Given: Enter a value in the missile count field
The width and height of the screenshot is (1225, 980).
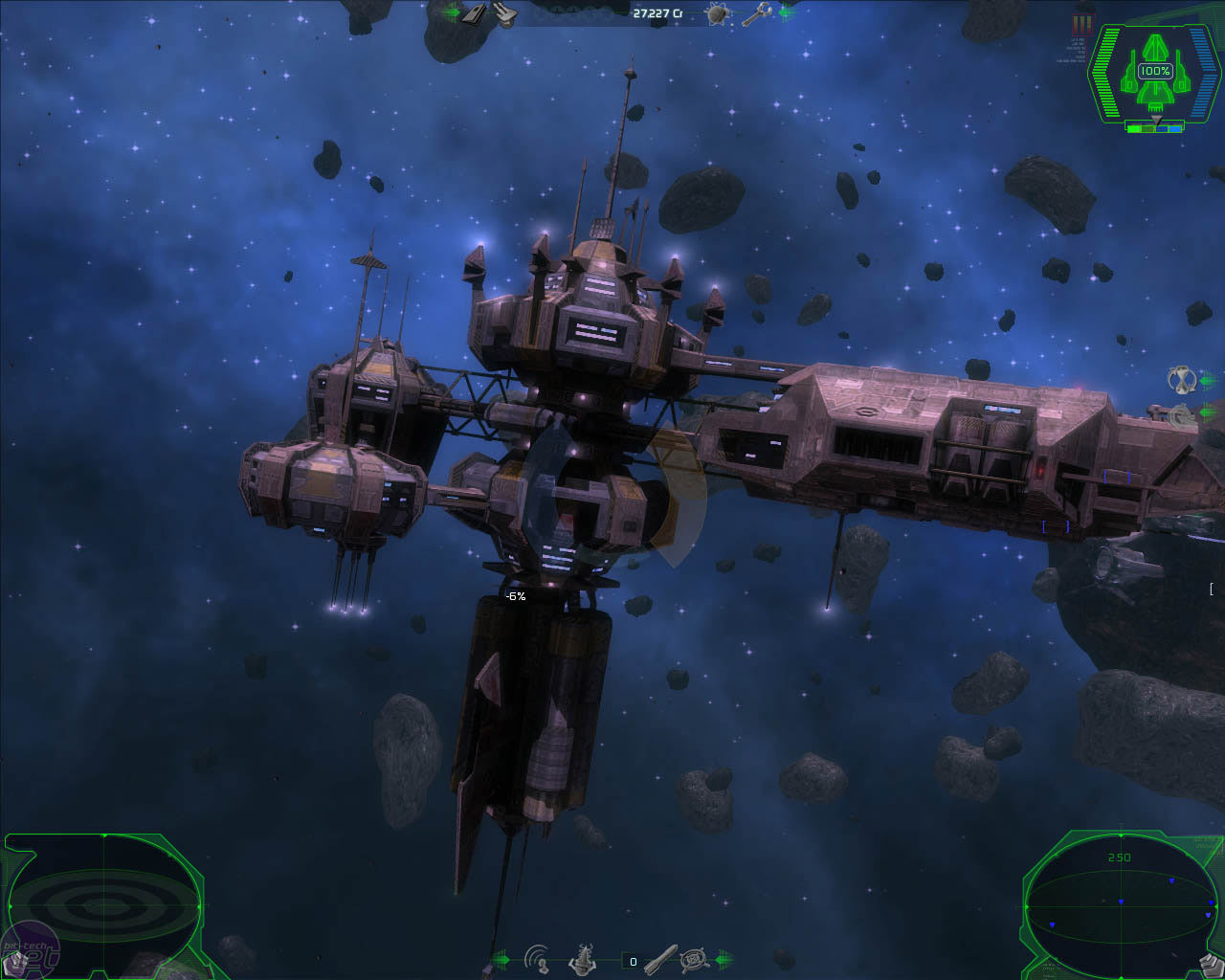Looking at the screenshot, I should 633,960.
